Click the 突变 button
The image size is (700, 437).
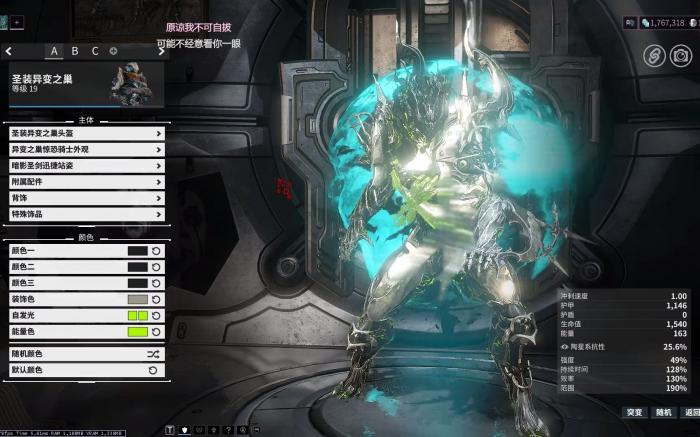pyautogui.click(x=634, y=412)
